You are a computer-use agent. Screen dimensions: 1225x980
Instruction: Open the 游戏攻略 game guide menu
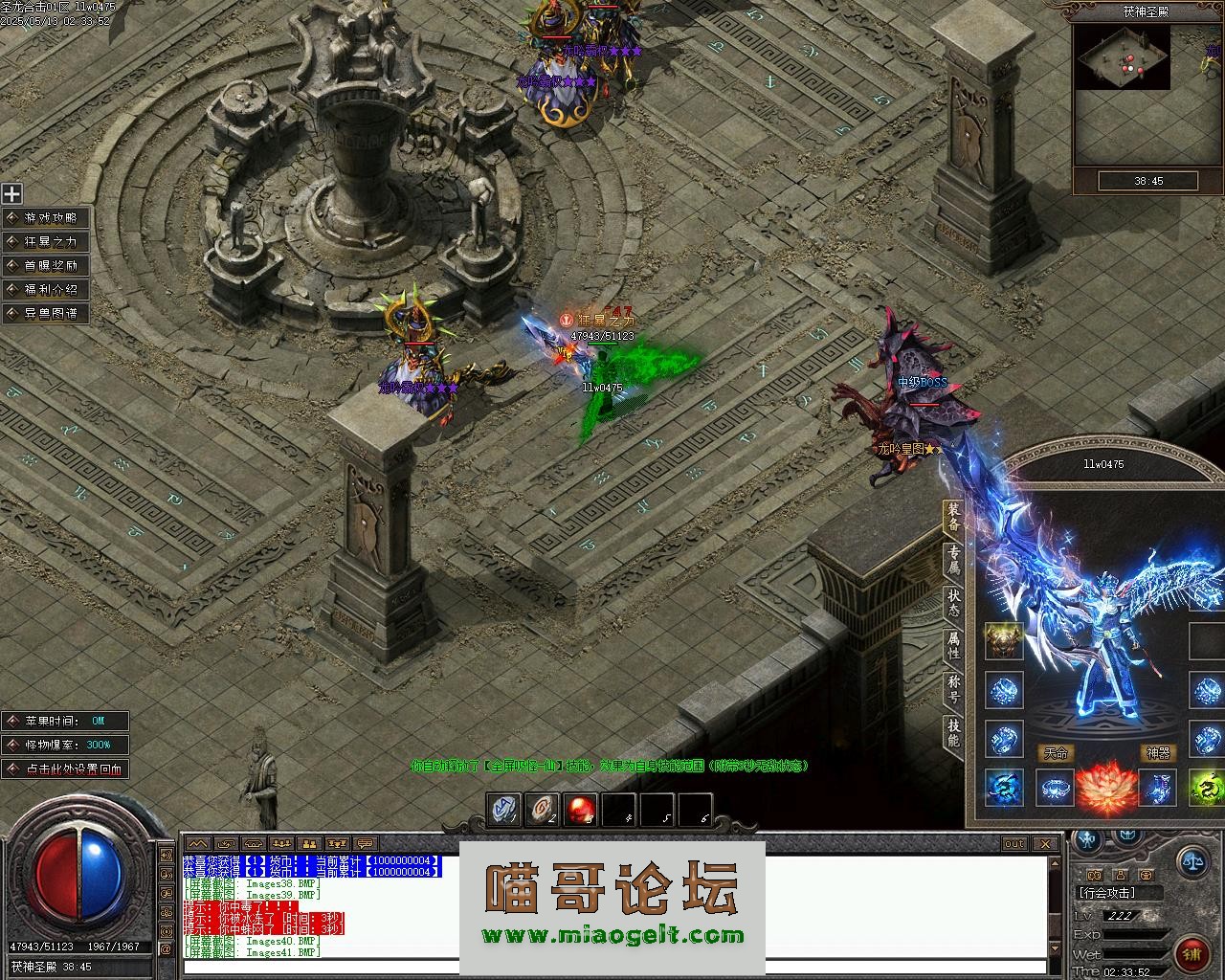[46, 218]
